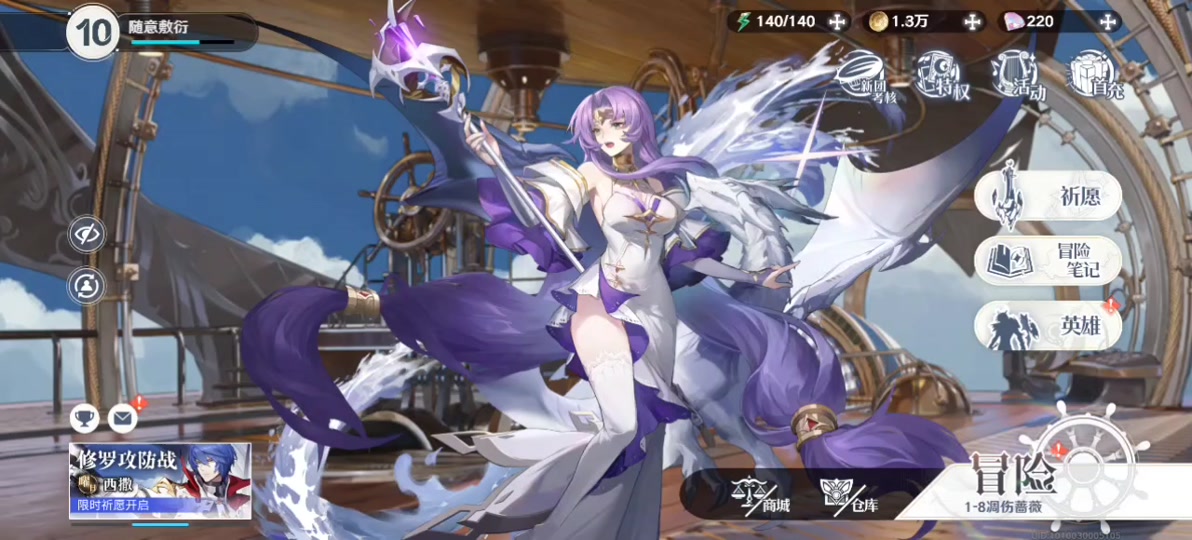Hide the interface with the eye icon

(x=87, y=235)
